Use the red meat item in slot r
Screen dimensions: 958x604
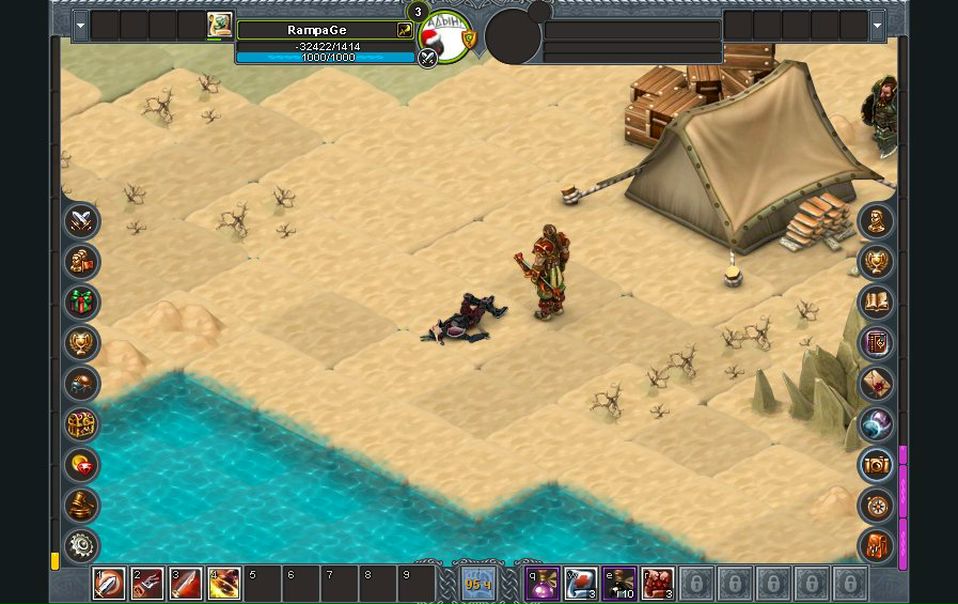click(x=657, y=583)
